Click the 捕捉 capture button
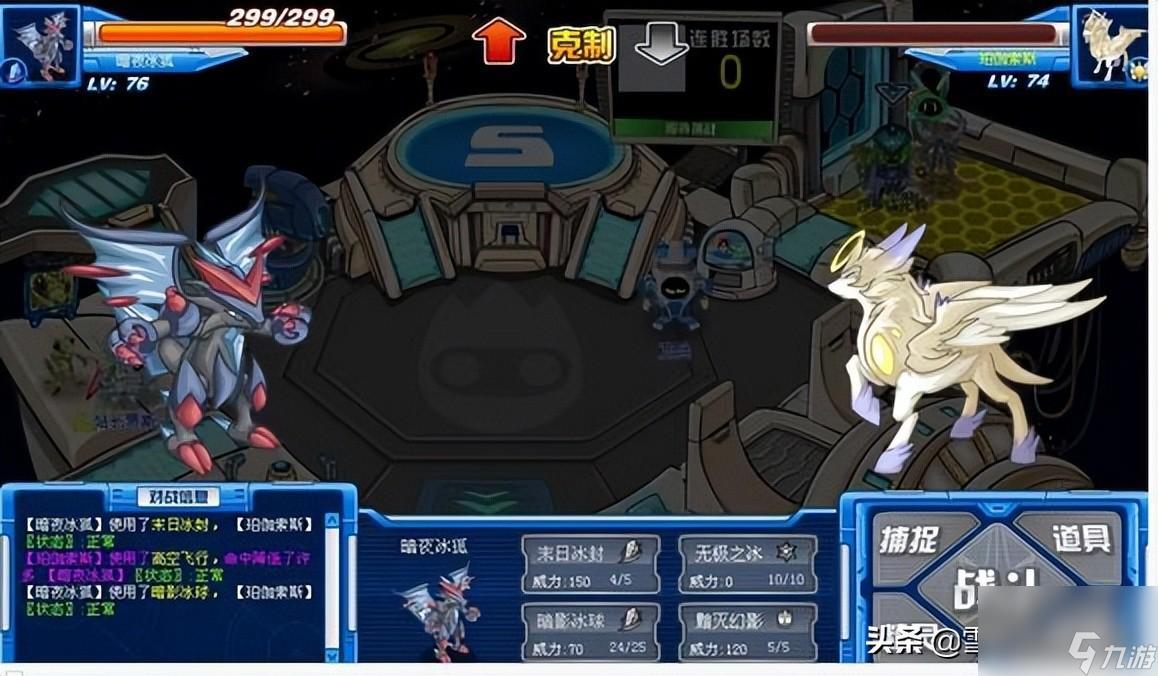 tap(908, 540)
